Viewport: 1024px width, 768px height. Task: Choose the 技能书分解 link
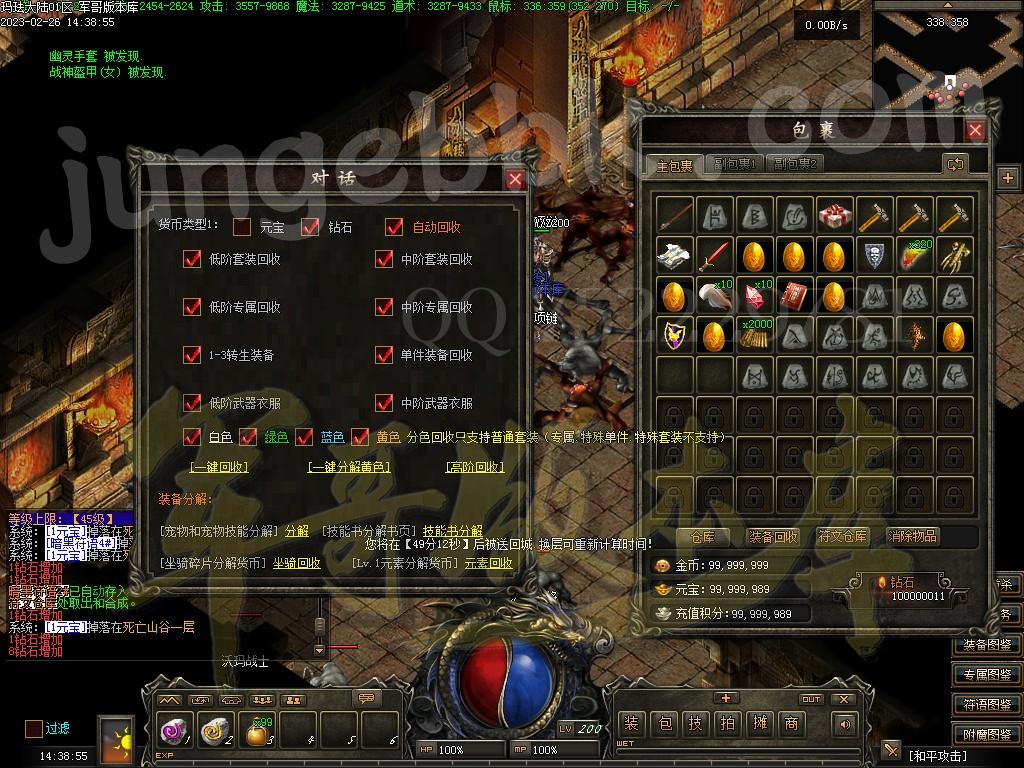click(x=452, y=531)
